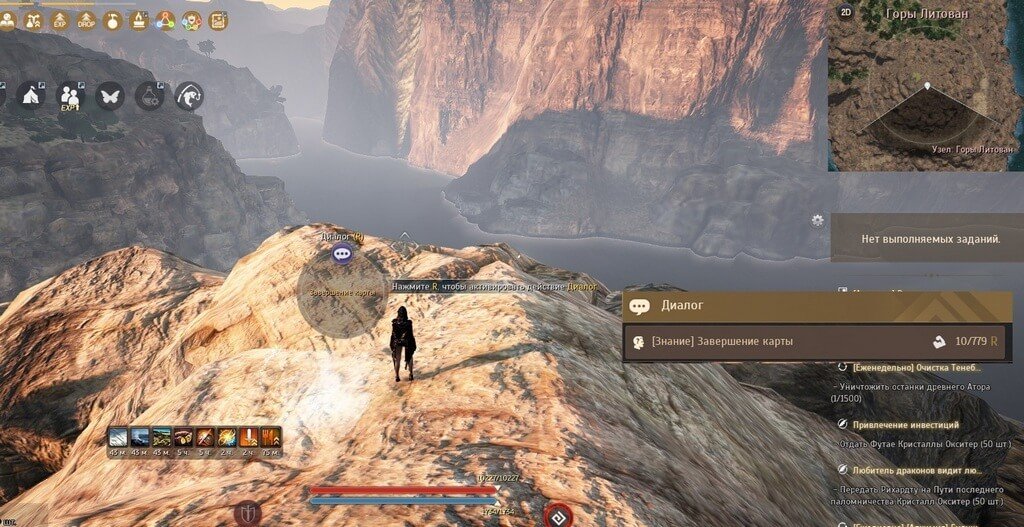
Task: Open the quest tracker gear settings
Action: tap(818, 219)
